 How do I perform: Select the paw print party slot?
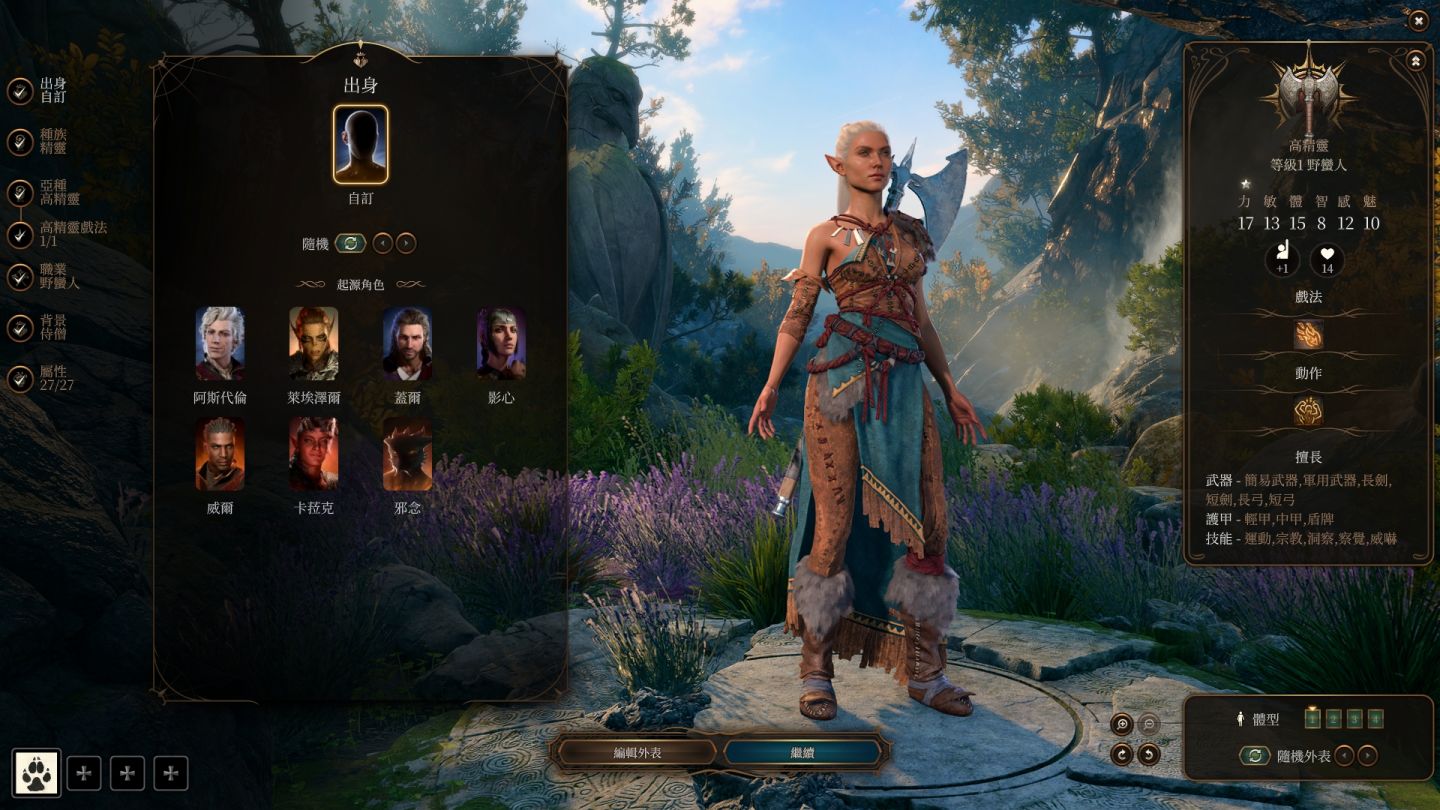click(x=37, y=772)
